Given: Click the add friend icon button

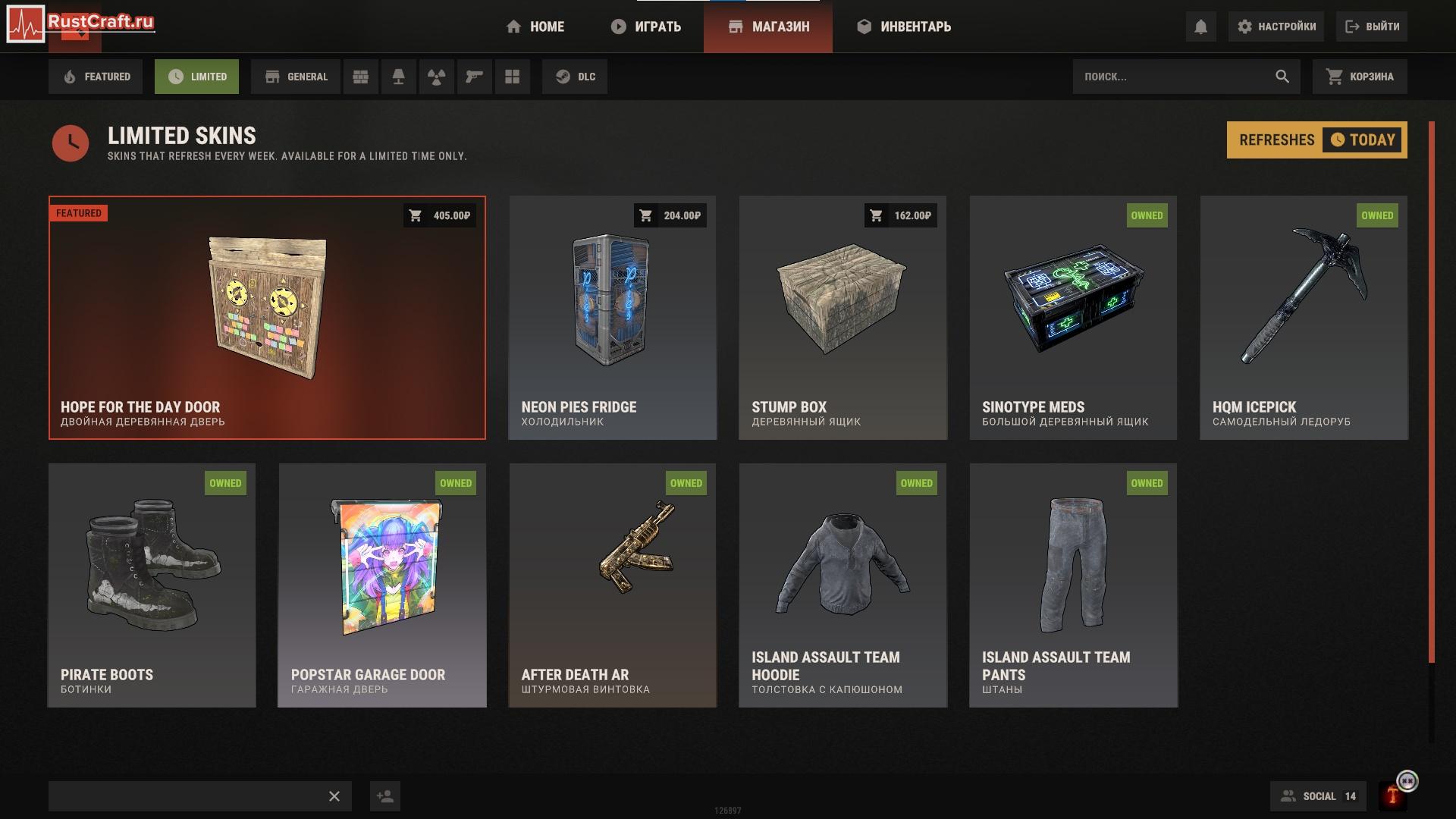Looking at the screenshot, I should click(x=385, y=796).
